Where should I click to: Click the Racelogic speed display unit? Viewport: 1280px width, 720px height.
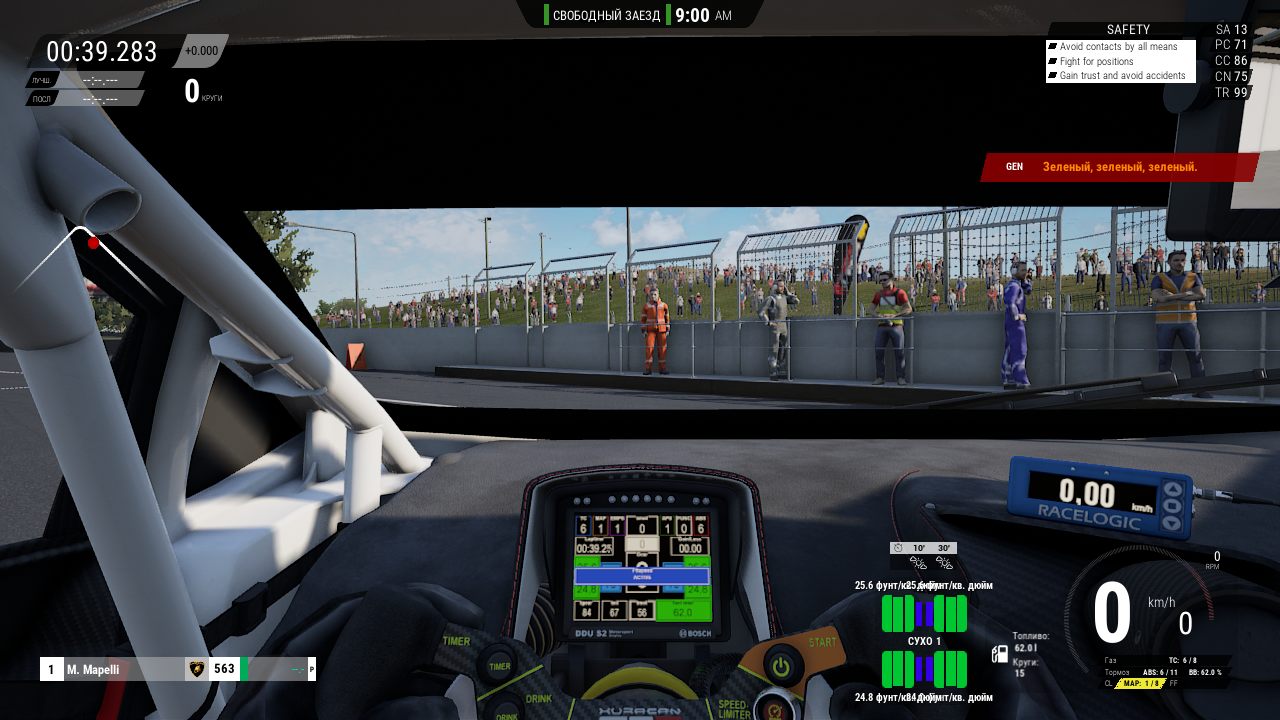pos(1096,498)
